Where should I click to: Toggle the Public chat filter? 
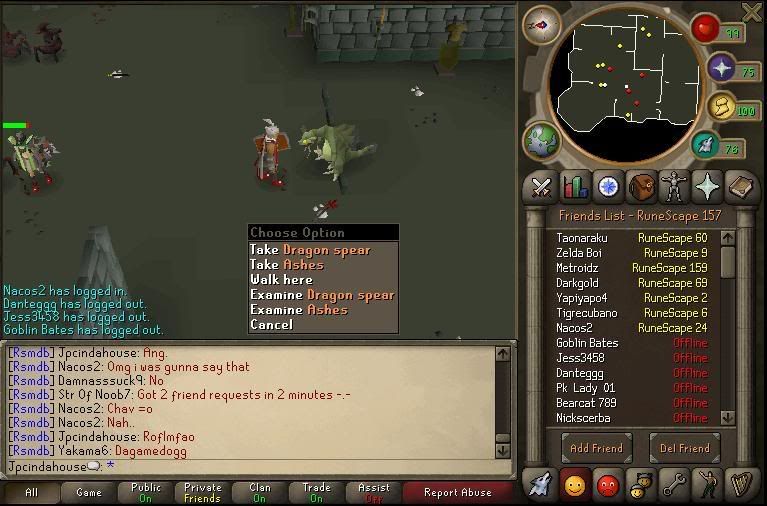point(146,492)
